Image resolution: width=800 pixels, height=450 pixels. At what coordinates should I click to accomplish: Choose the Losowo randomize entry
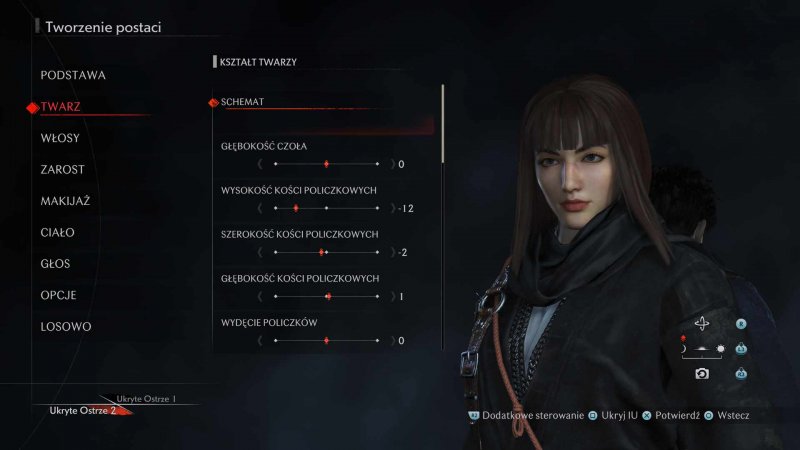pyautogui.click(x=66, y=327)
